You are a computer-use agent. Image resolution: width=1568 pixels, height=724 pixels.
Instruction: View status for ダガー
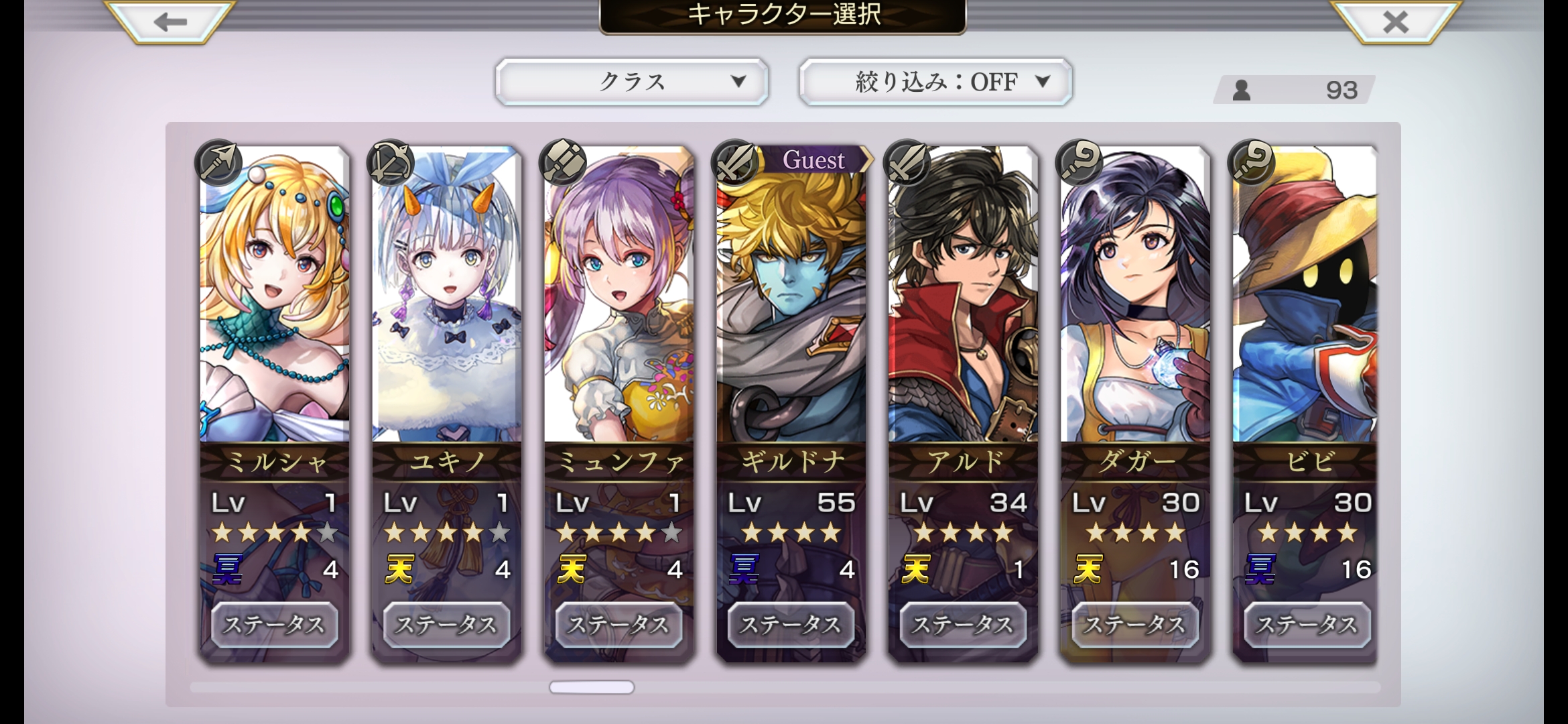point(1135,625)
